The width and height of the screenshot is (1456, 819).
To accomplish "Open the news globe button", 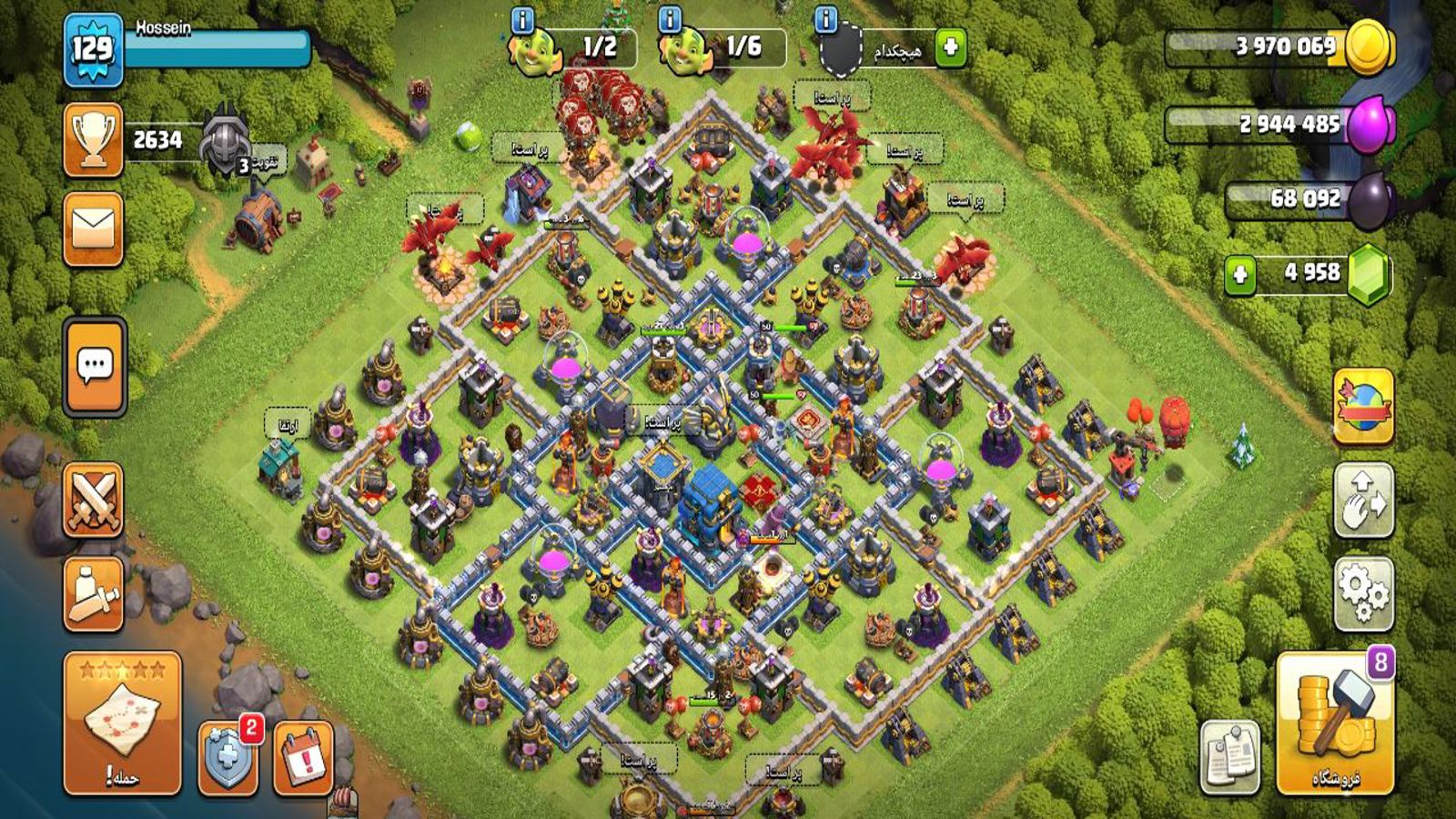I will pos(1363,406).
